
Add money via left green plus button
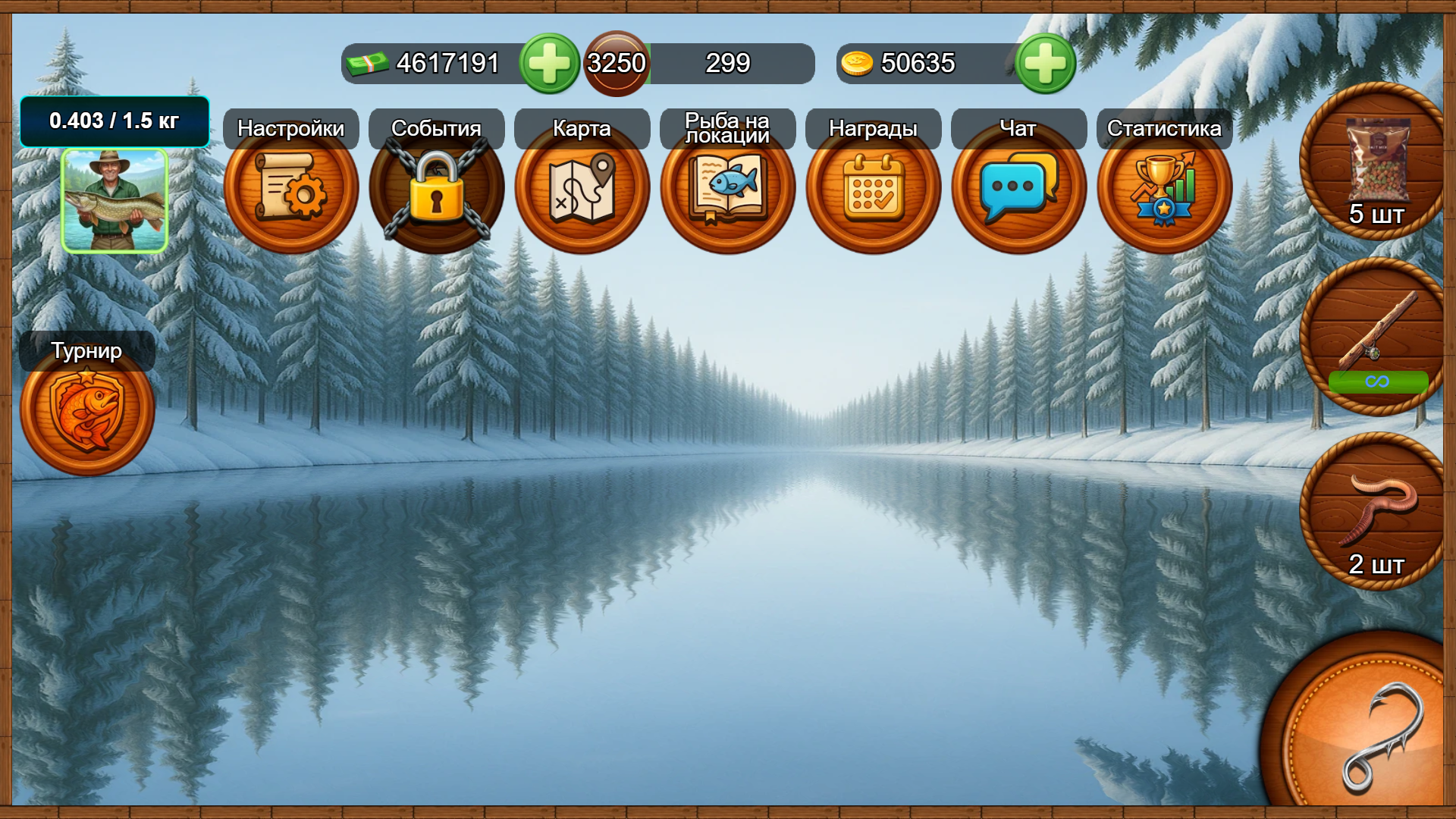point(551,63)
